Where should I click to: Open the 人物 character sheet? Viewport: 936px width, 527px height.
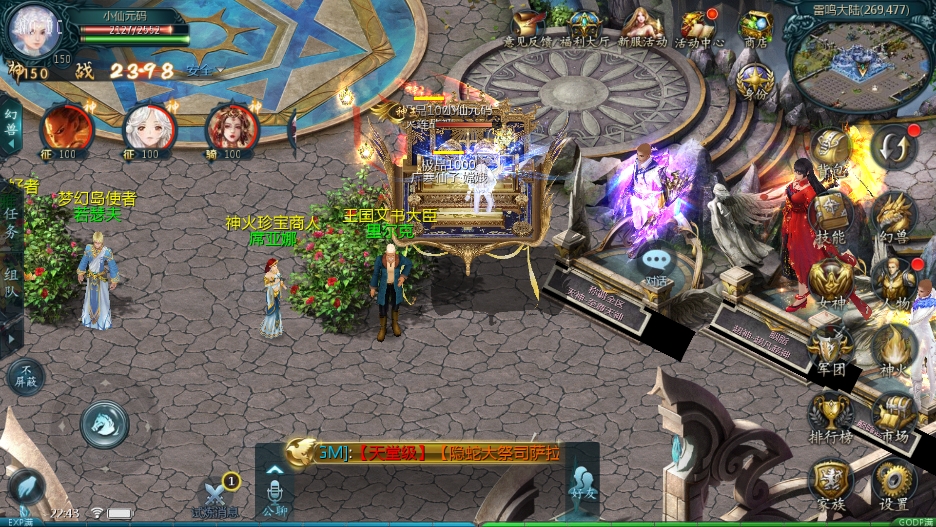[892, 280]
